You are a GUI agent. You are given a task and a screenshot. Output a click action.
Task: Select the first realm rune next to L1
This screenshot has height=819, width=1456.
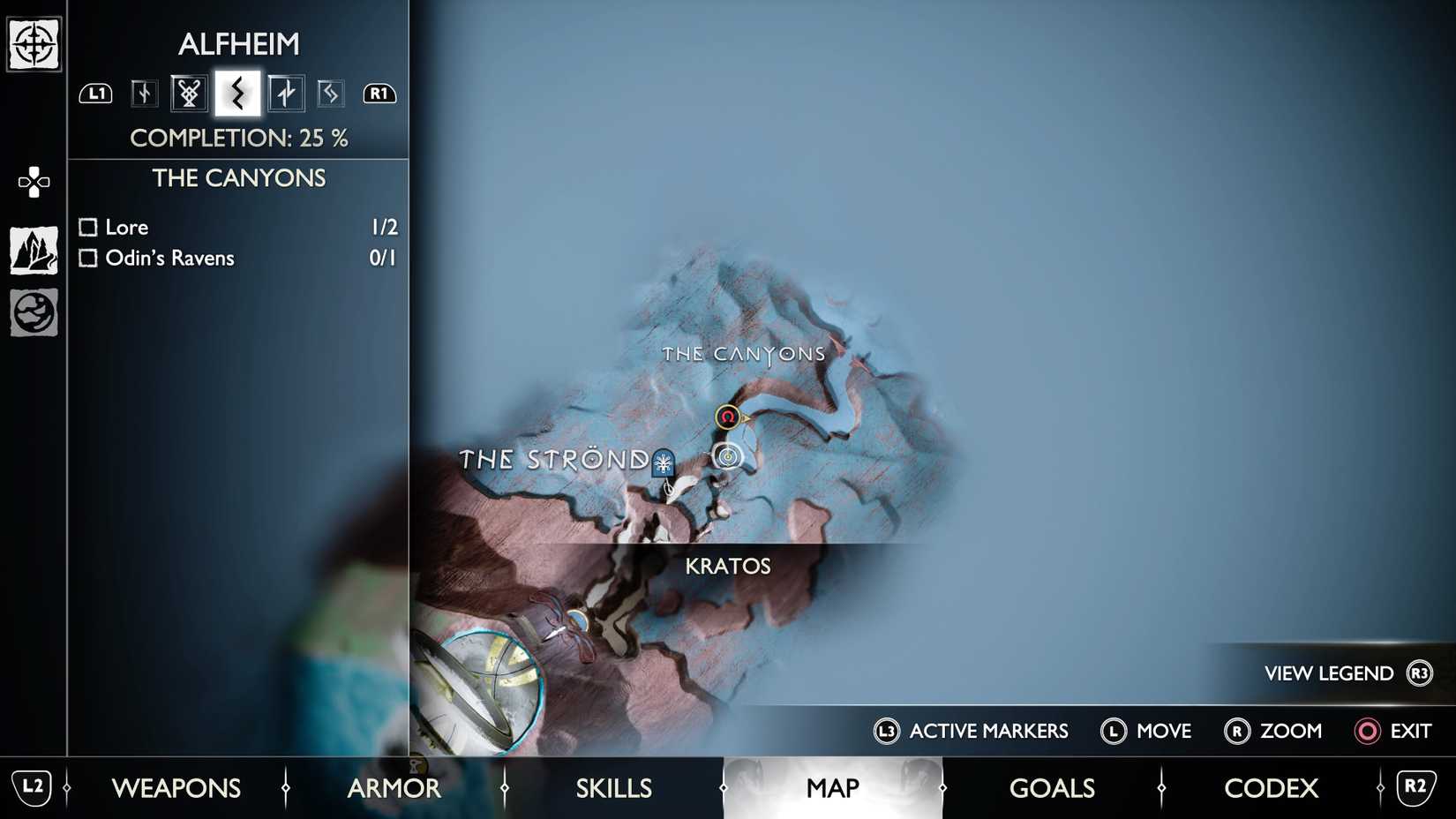pos(142,93)
